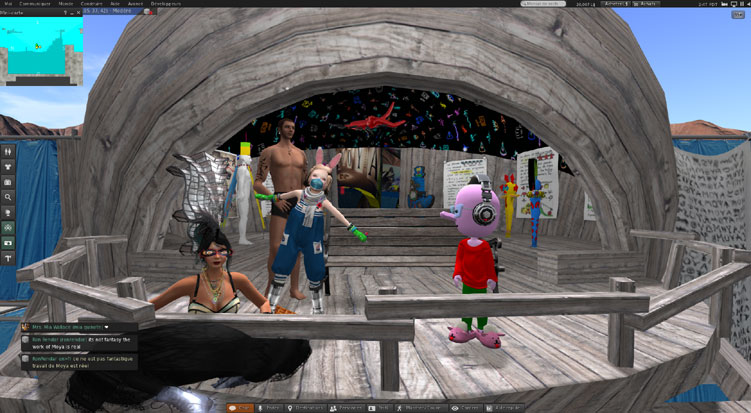Viewport: 751px width, 413px height.
Task: Open the Développeurs menu
Action: (167, 4)
